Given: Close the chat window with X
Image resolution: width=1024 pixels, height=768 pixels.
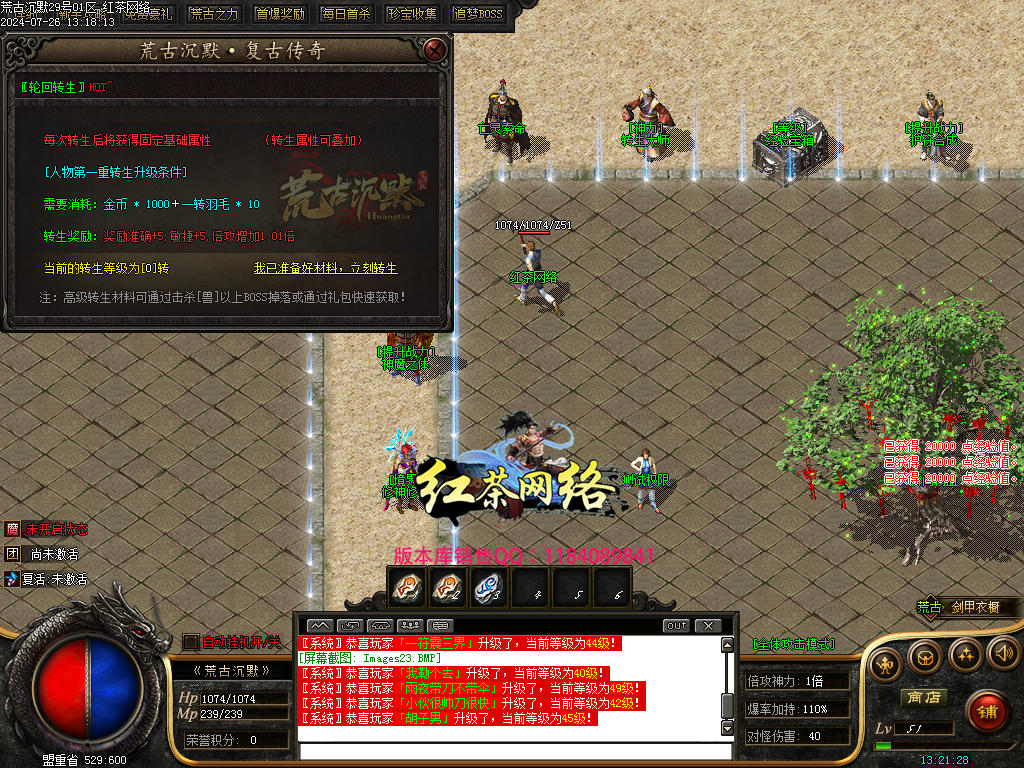Looking at the screenshot, I should [x=708, y=626].
